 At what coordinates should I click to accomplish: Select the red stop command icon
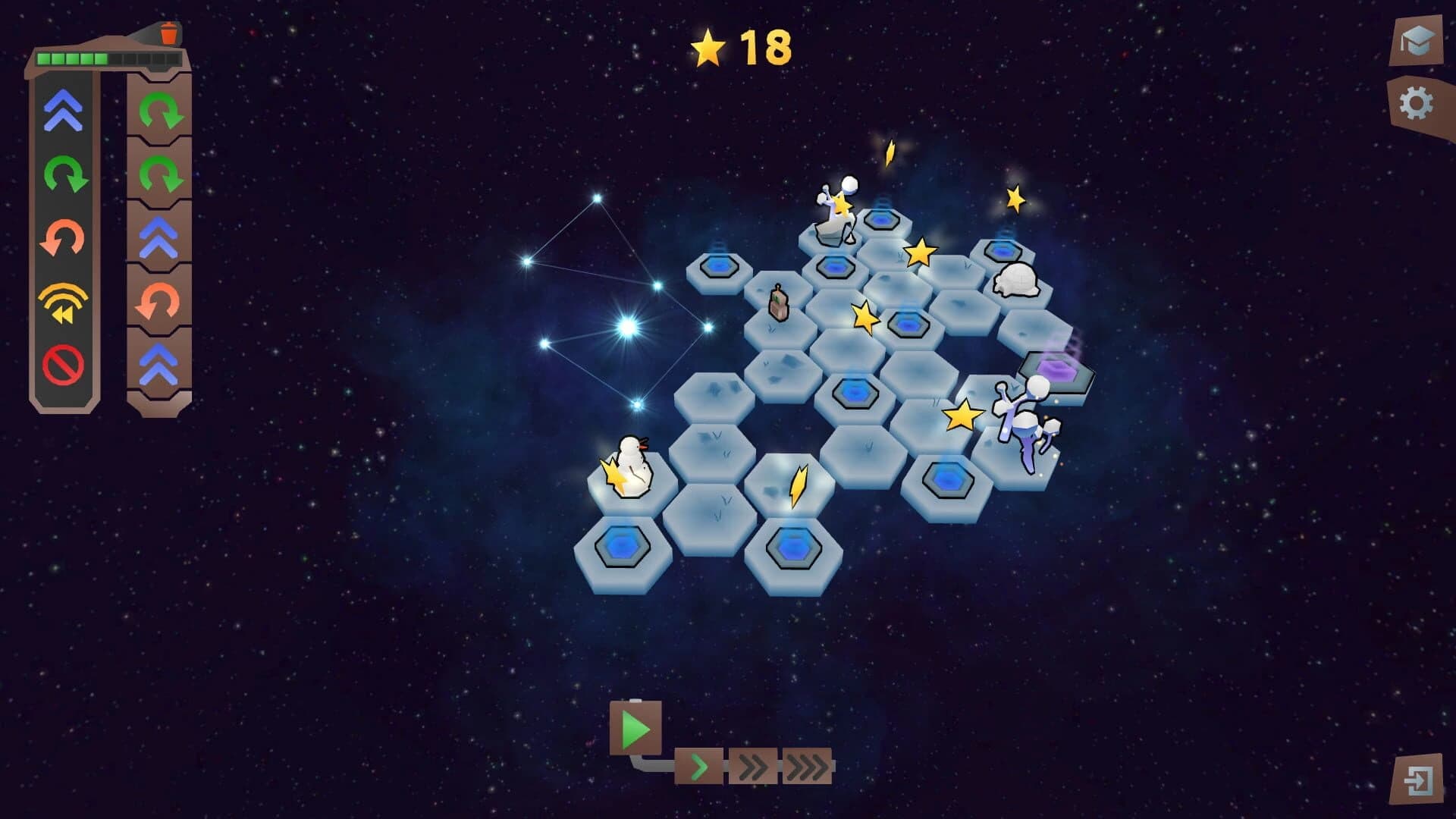click(64, 364)
